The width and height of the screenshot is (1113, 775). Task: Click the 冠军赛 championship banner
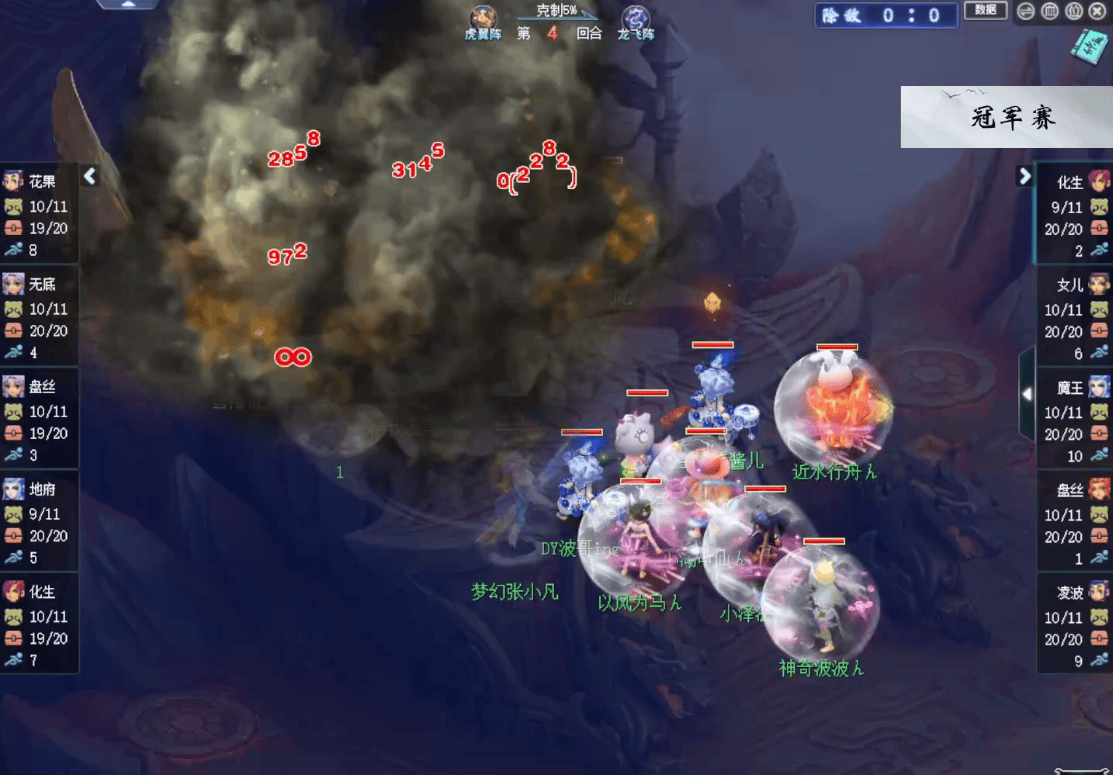point(1006,118)
